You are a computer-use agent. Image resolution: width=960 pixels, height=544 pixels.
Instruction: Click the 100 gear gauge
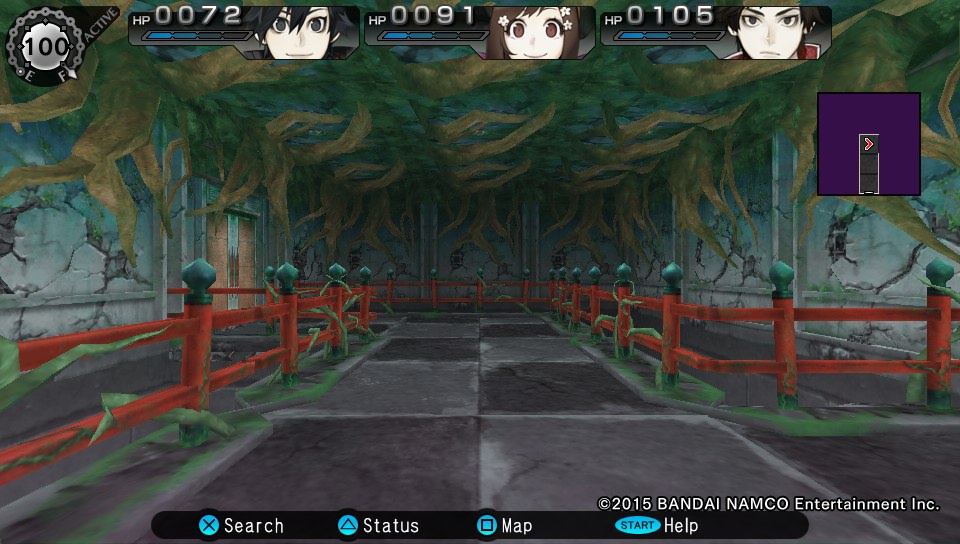[x=46, y=45]
